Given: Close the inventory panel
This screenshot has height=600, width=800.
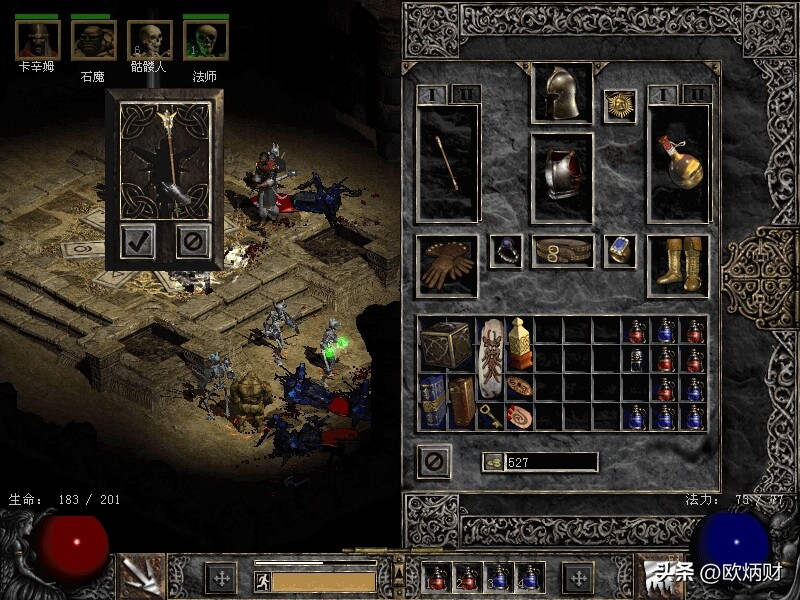Looking at the screenshot, I should tap(434, 461).
